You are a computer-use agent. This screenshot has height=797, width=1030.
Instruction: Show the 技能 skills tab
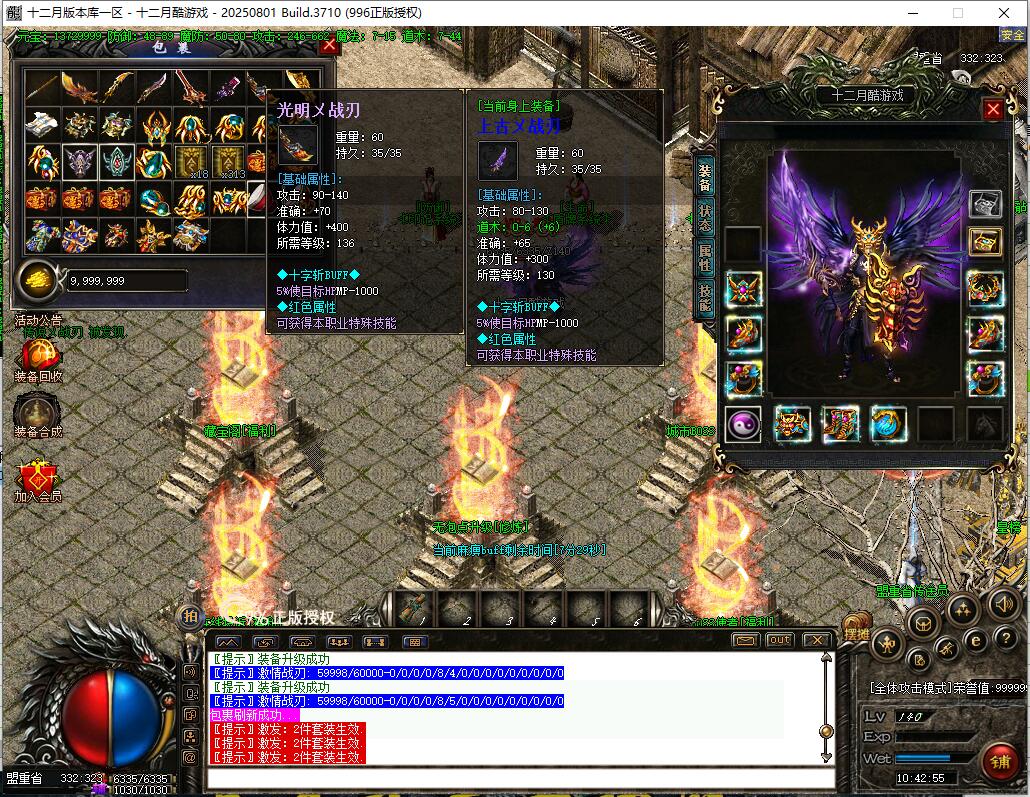tap(705, 298)
